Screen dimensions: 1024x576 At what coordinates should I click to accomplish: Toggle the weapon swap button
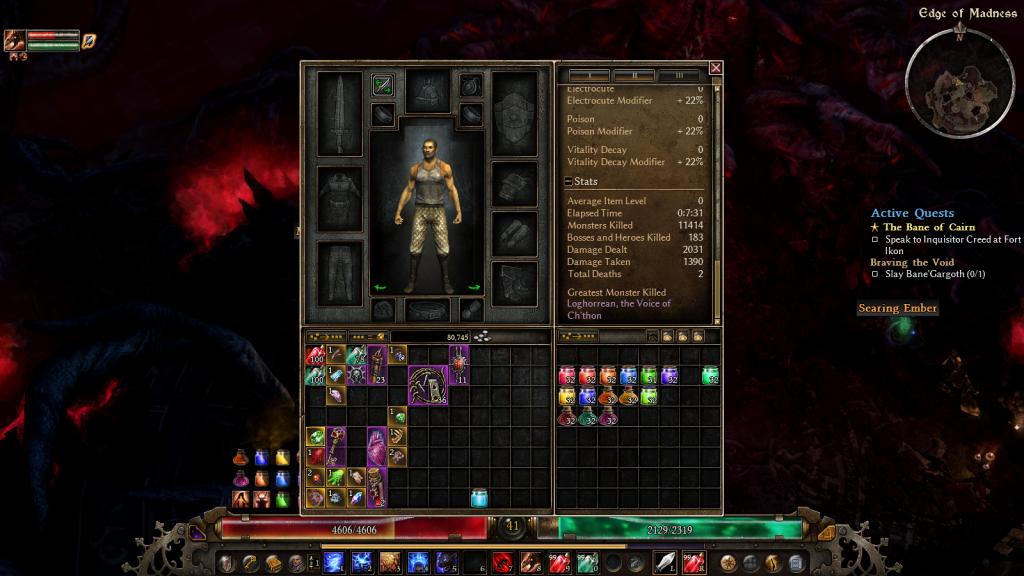click(x=382, y=85)
